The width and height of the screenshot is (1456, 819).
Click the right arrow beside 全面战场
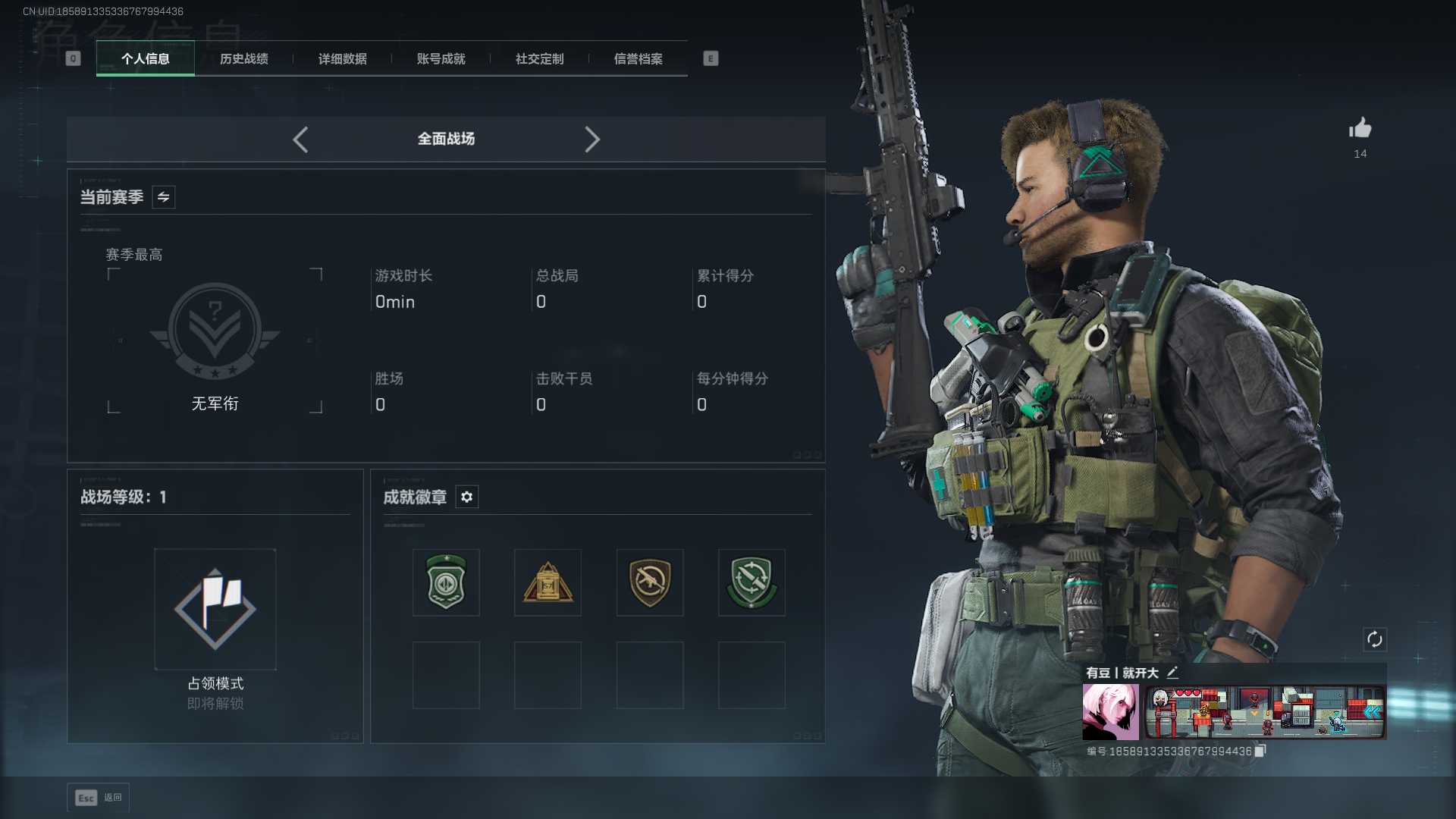click(592, 140)
